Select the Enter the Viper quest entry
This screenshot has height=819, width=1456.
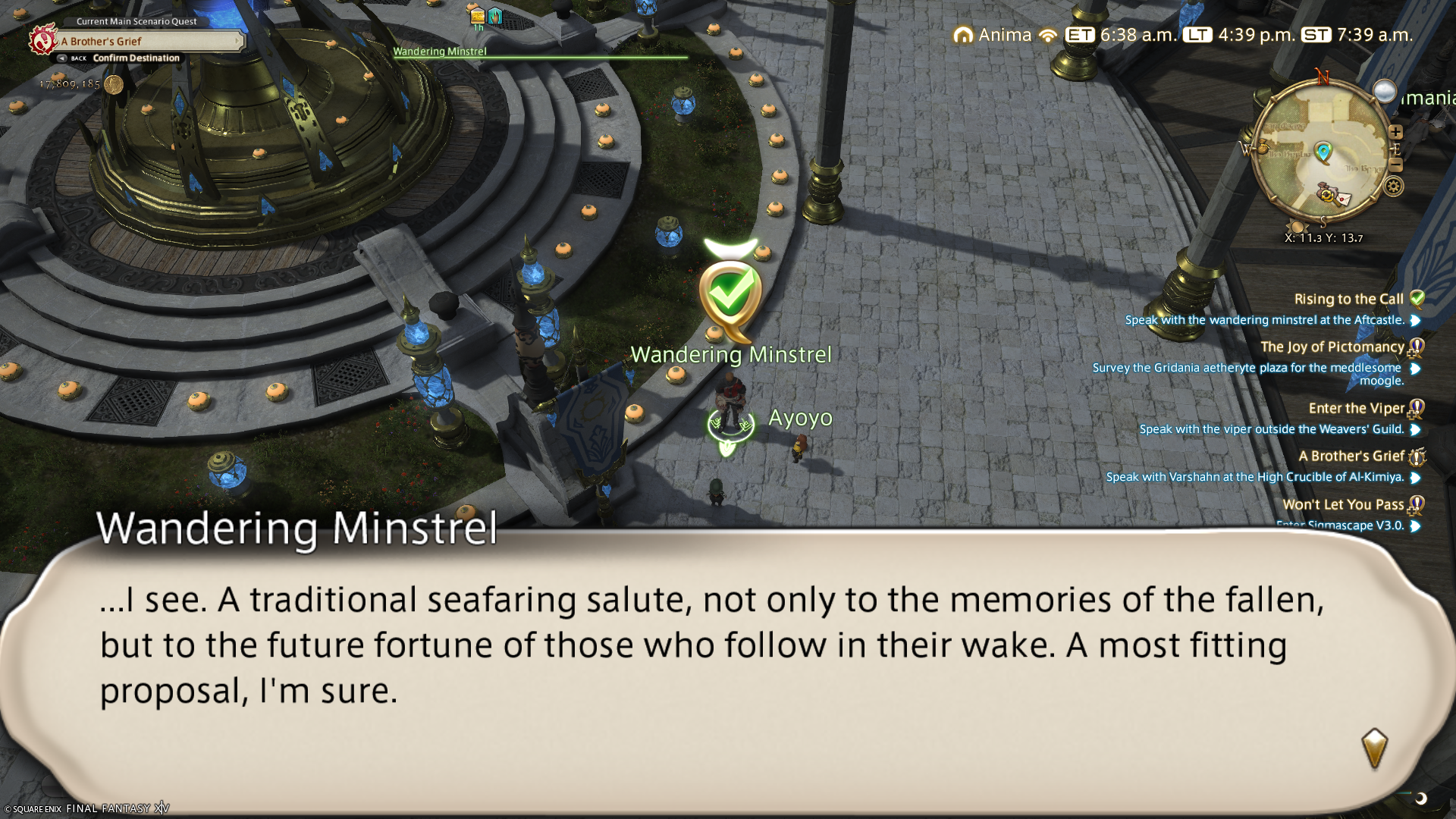tap(1356, 409)
